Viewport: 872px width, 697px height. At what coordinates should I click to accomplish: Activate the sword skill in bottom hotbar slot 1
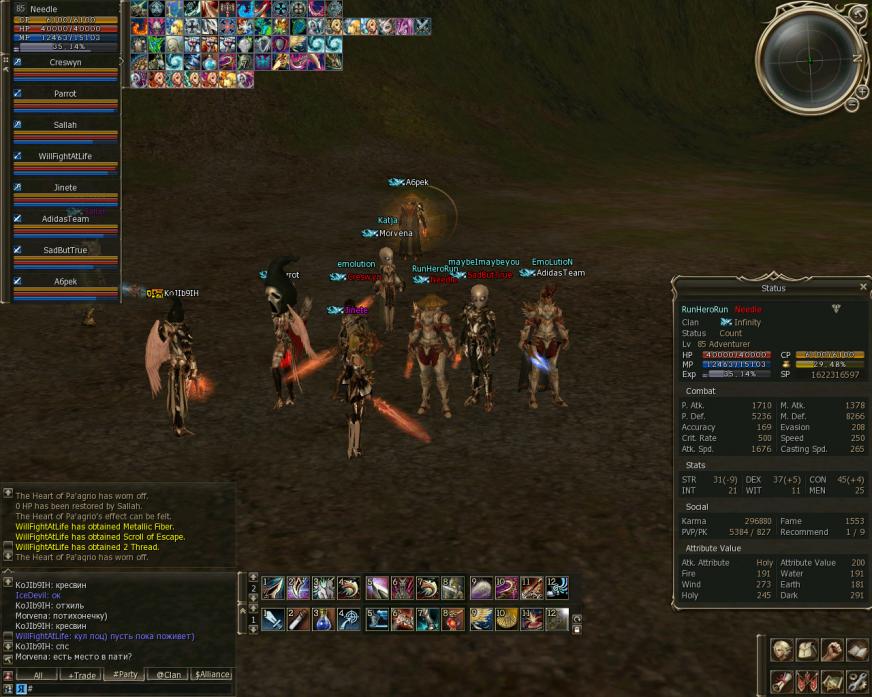(273, 620)
